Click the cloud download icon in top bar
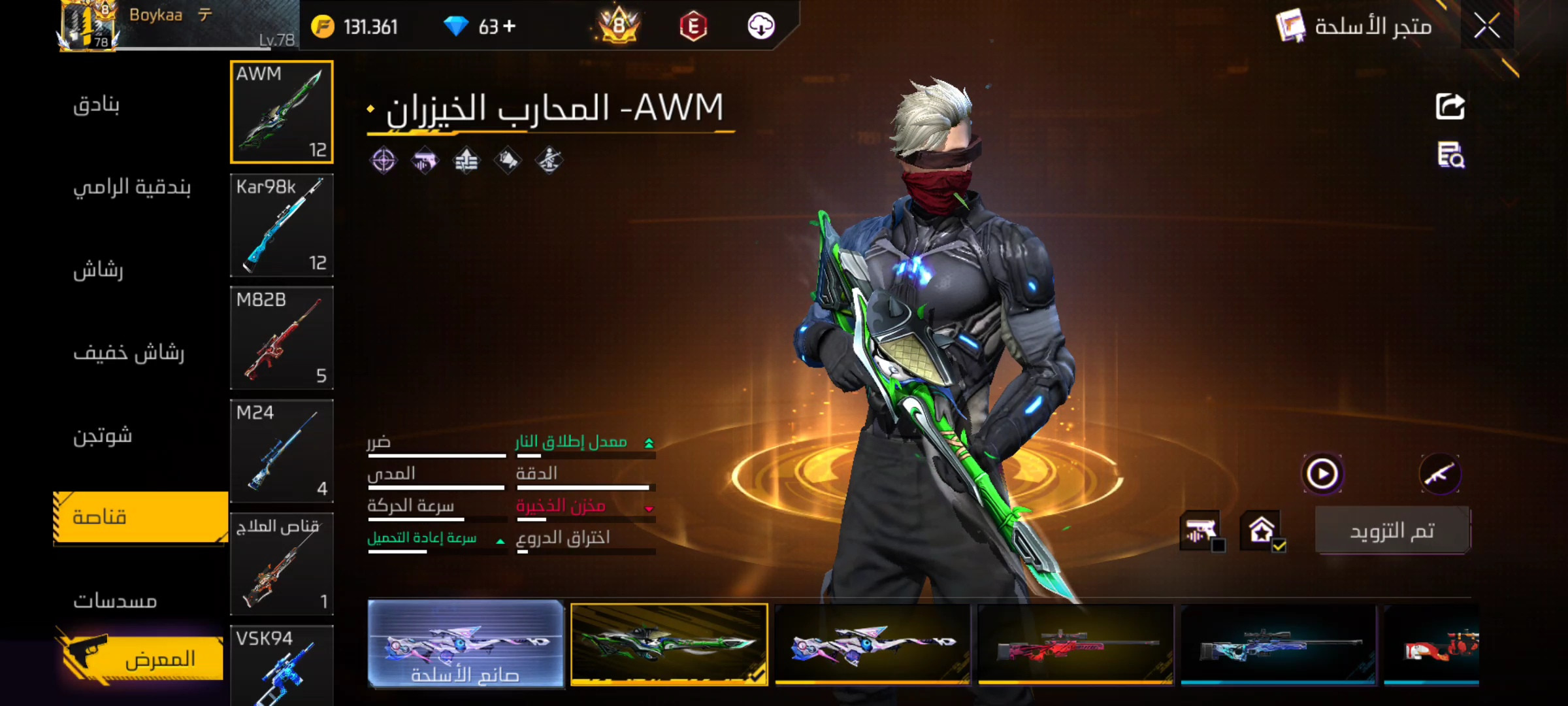The height and width of the screenshot is (706, 1568). [x=761, y=26]
